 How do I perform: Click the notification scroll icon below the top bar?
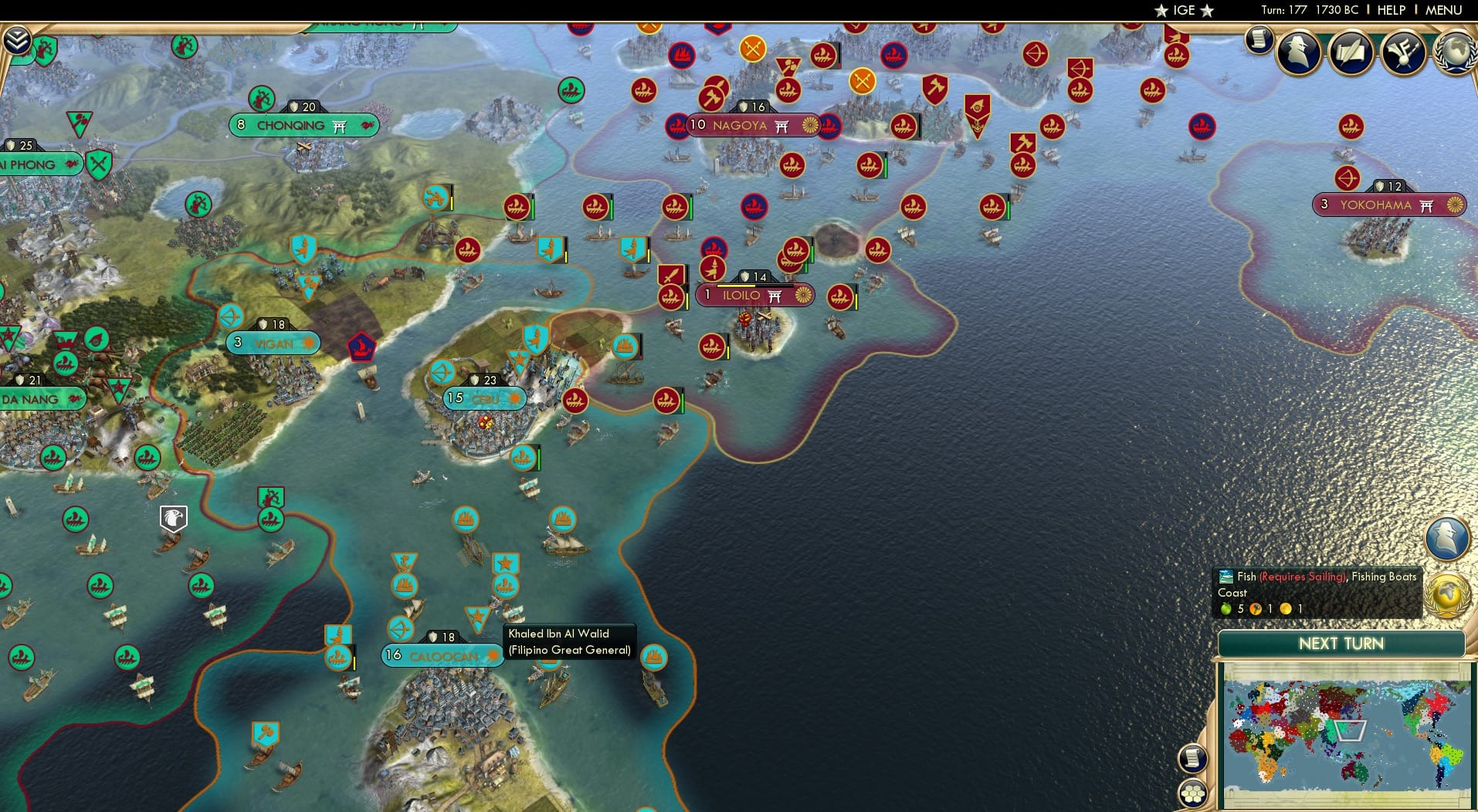tap(1259, 40)
